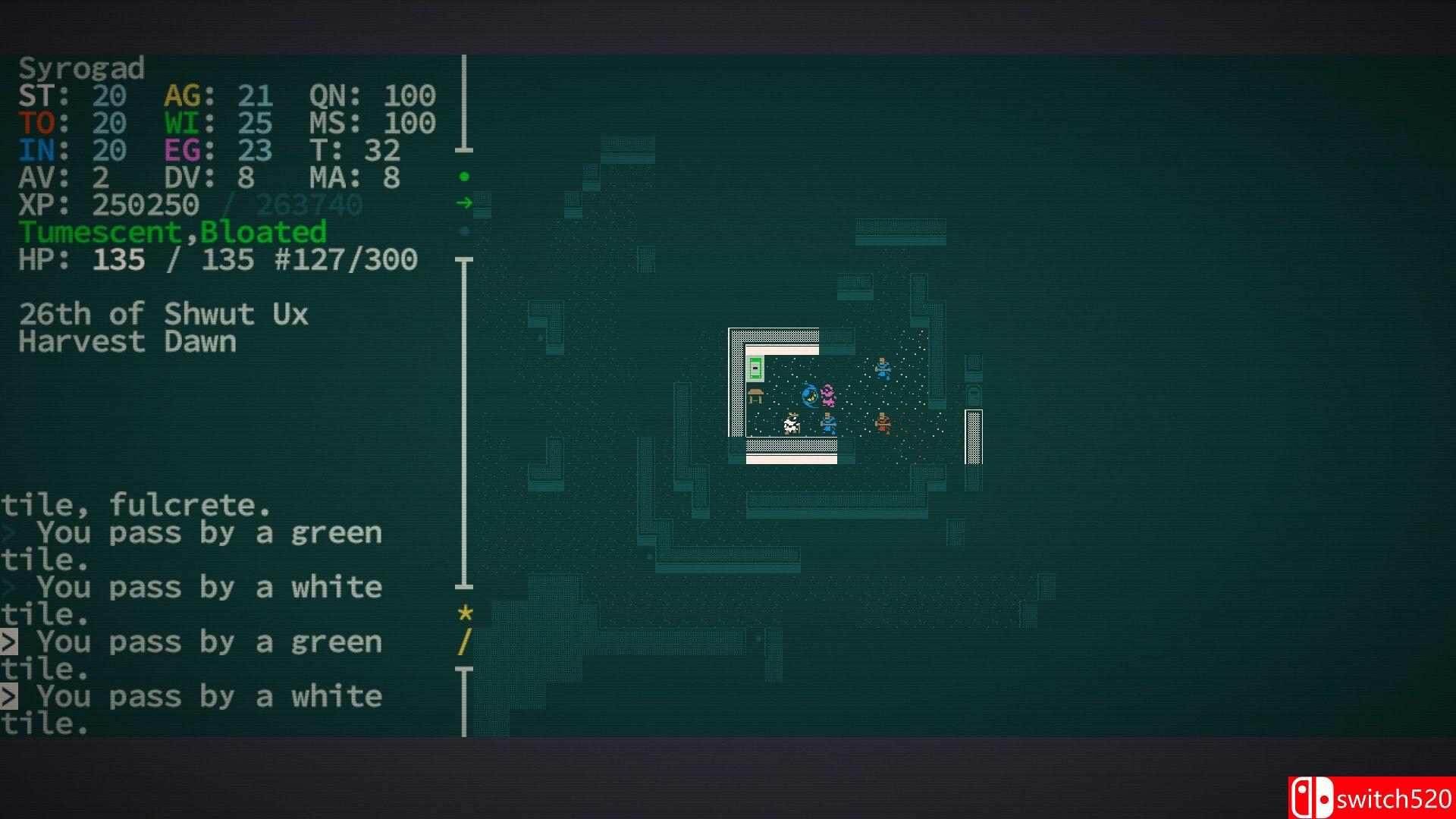The height and width of the screenshot is (819, 1456).
Task: Click the white goat animal sprite
Action: [x=792, y=425]
